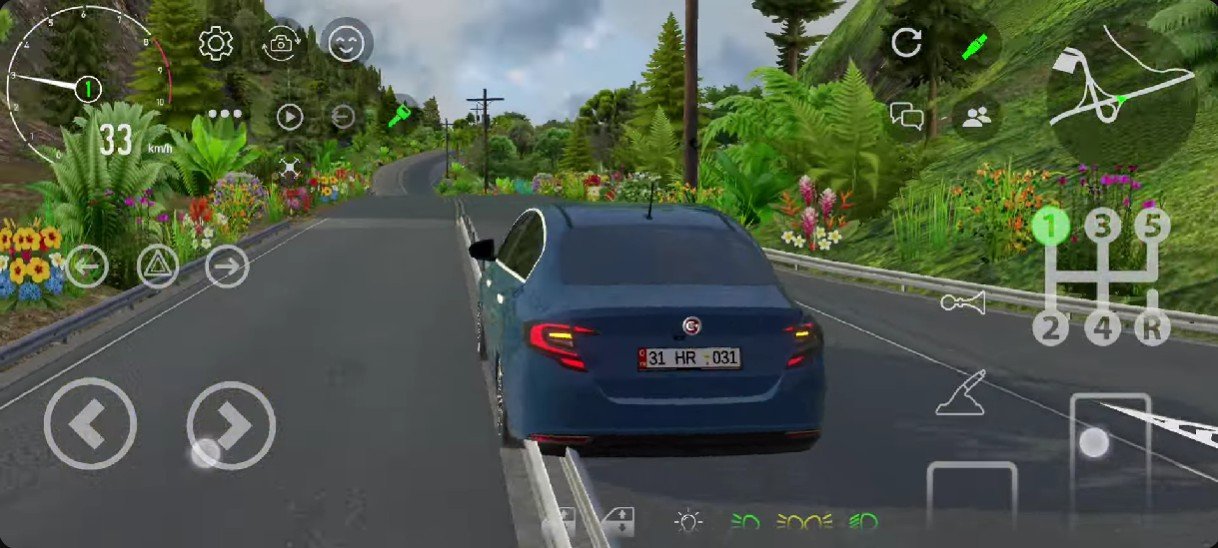Shift into gear 3
This screenshot has width=1218, height=548.
pos(1102,226)
